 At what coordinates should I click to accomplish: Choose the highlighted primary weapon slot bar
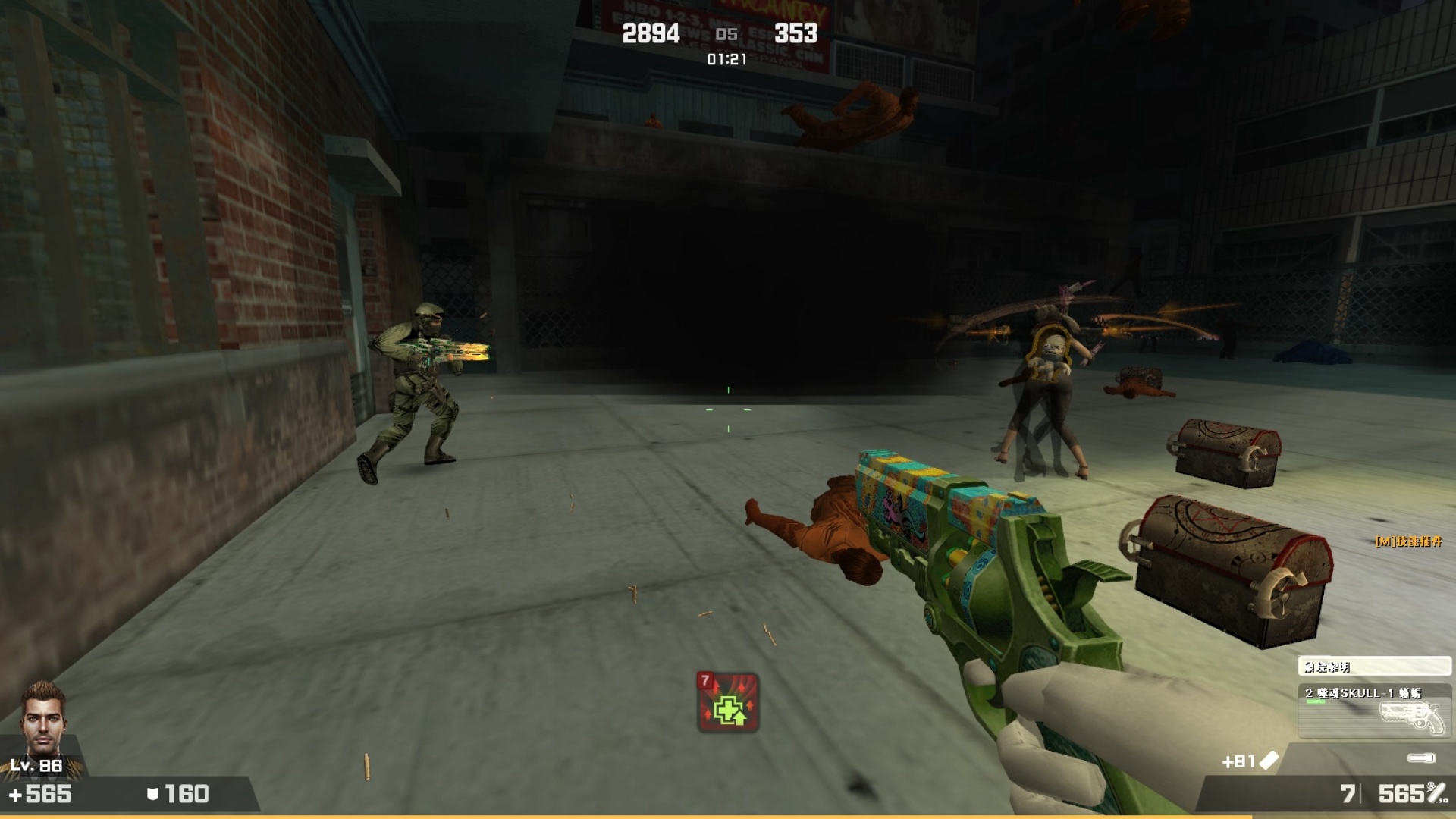tap(1374, 667)
